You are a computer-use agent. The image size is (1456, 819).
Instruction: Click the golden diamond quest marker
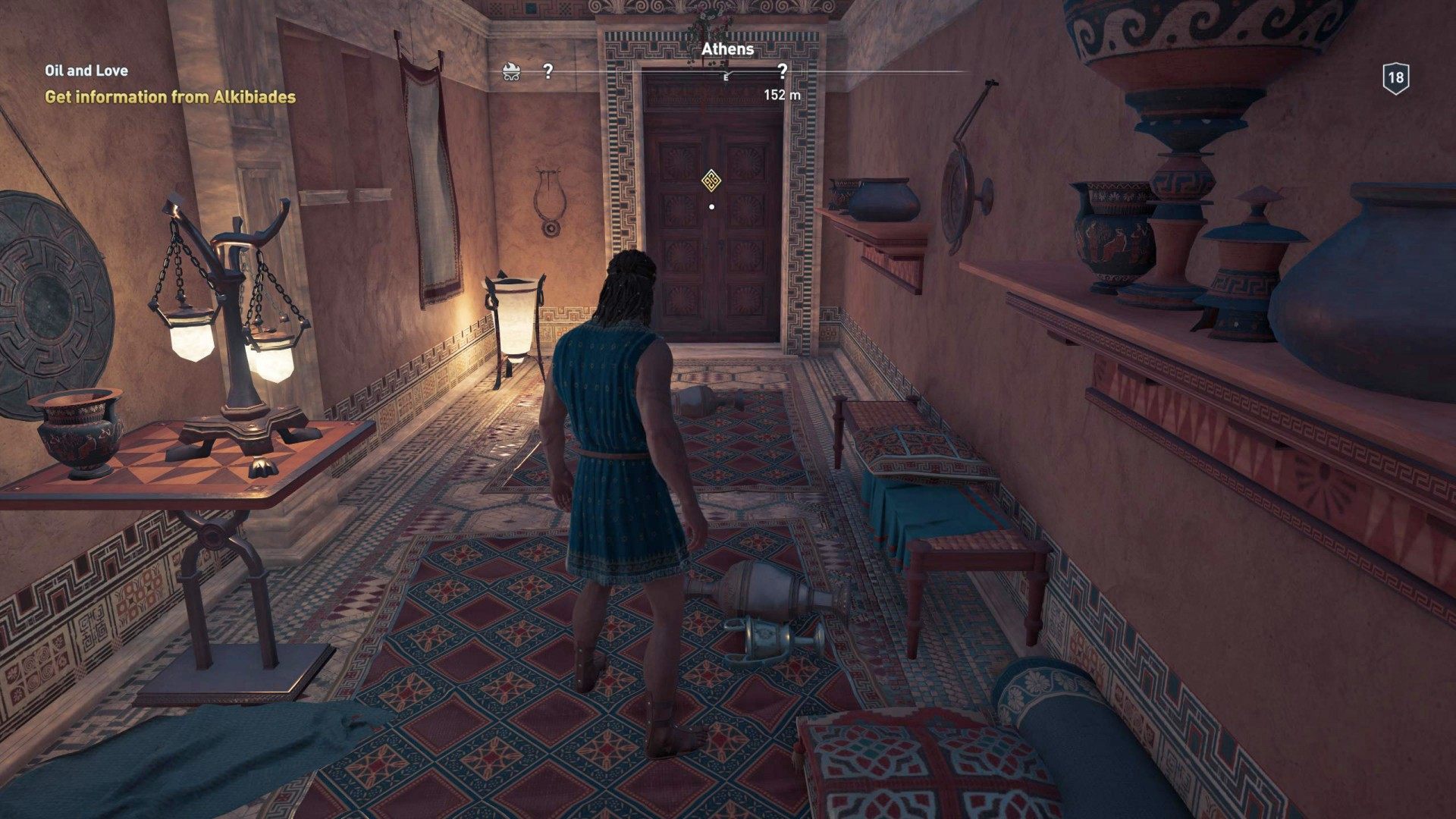[711, 180]
